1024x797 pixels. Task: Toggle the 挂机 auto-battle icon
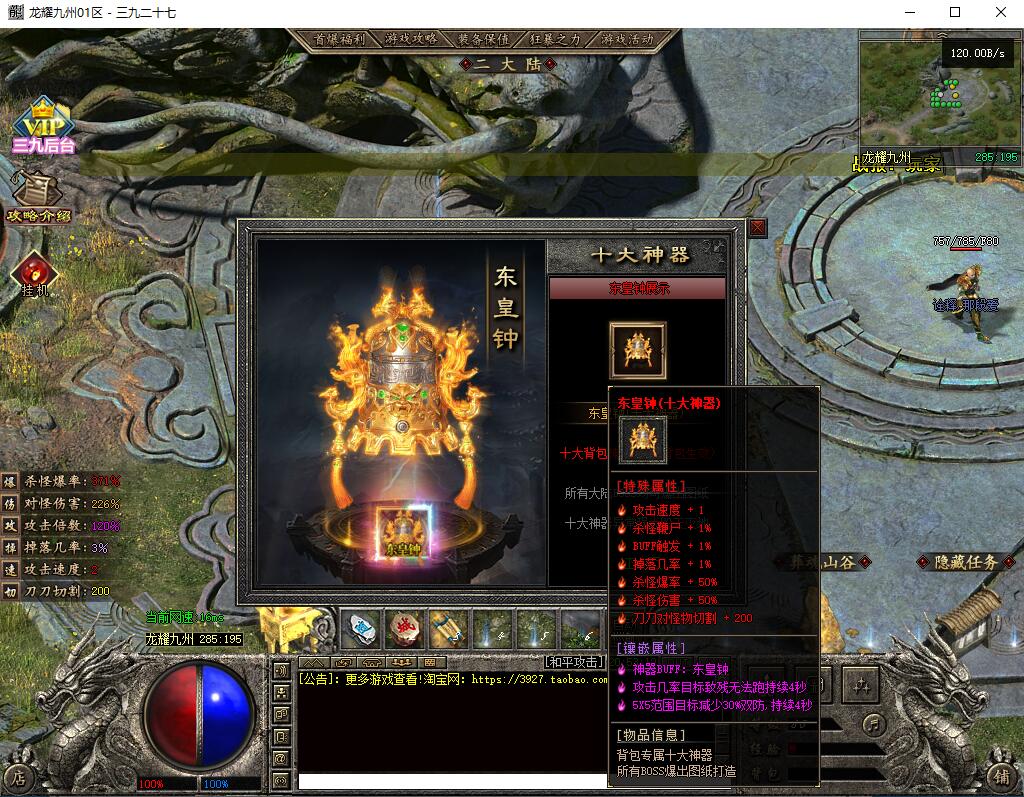coord(35,273)
